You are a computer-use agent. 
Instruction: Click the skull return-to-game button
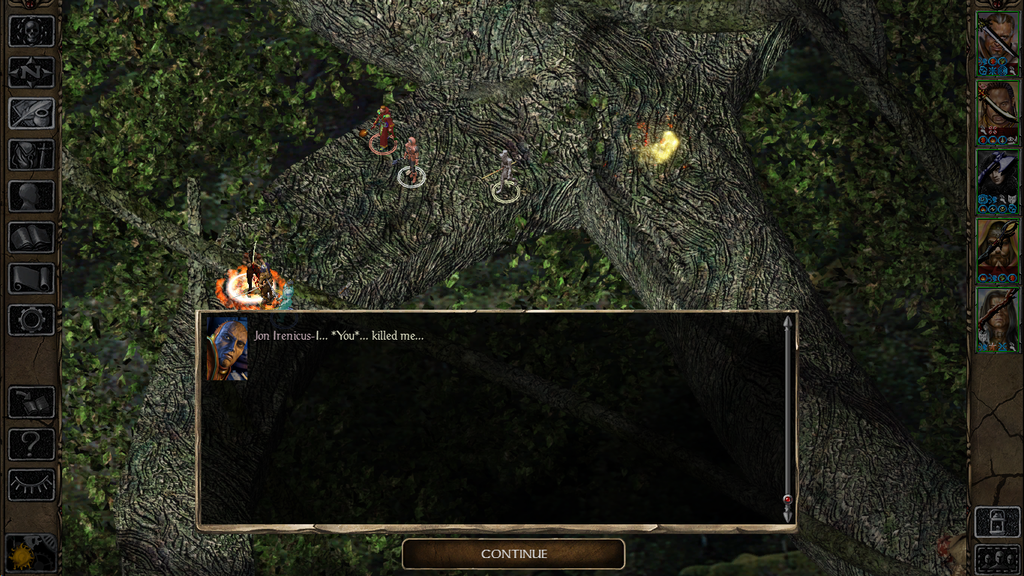tap(31, 31)
